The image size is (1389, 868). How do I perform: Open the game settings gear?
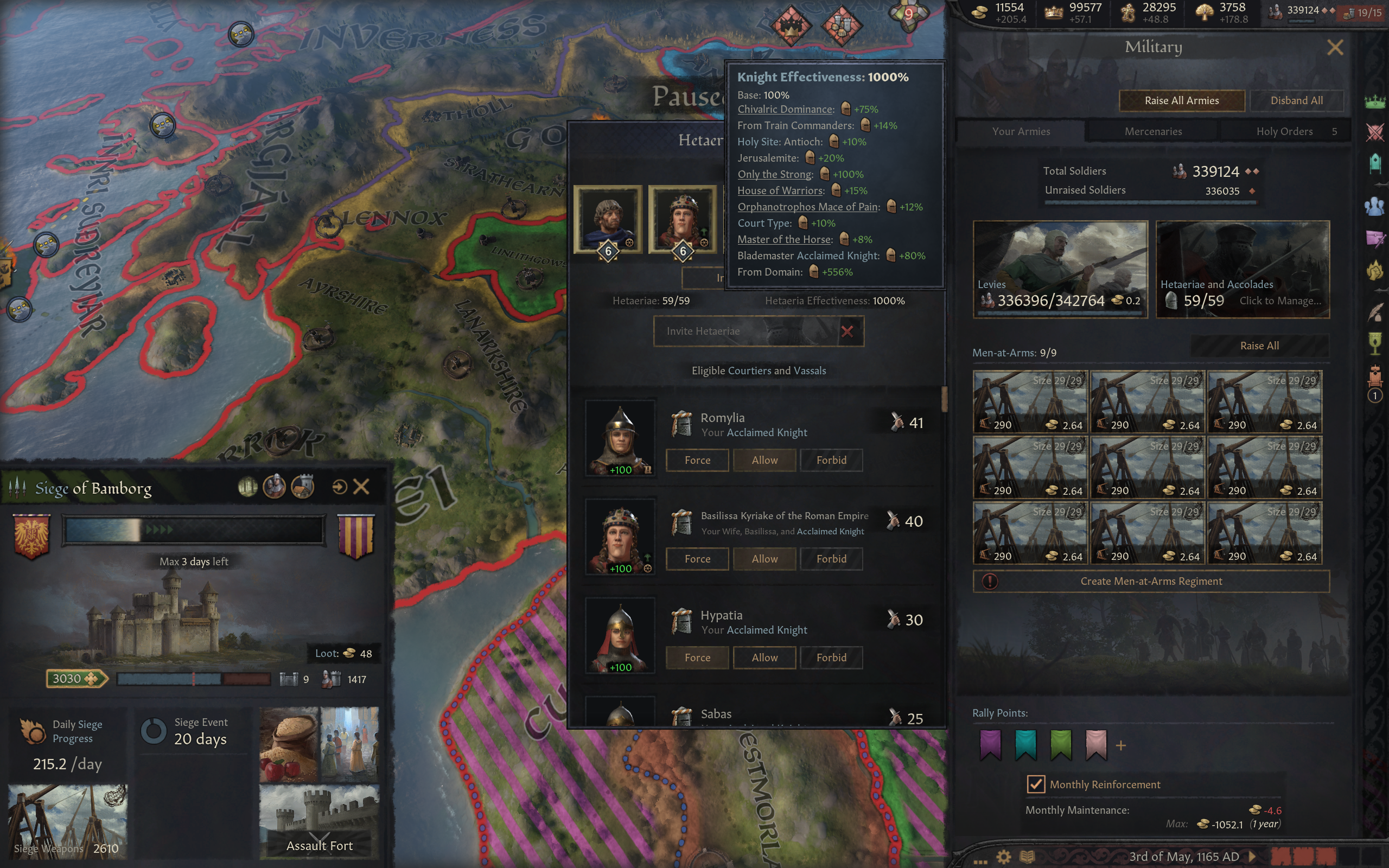pyautogui.click(x=1003, y=857)
